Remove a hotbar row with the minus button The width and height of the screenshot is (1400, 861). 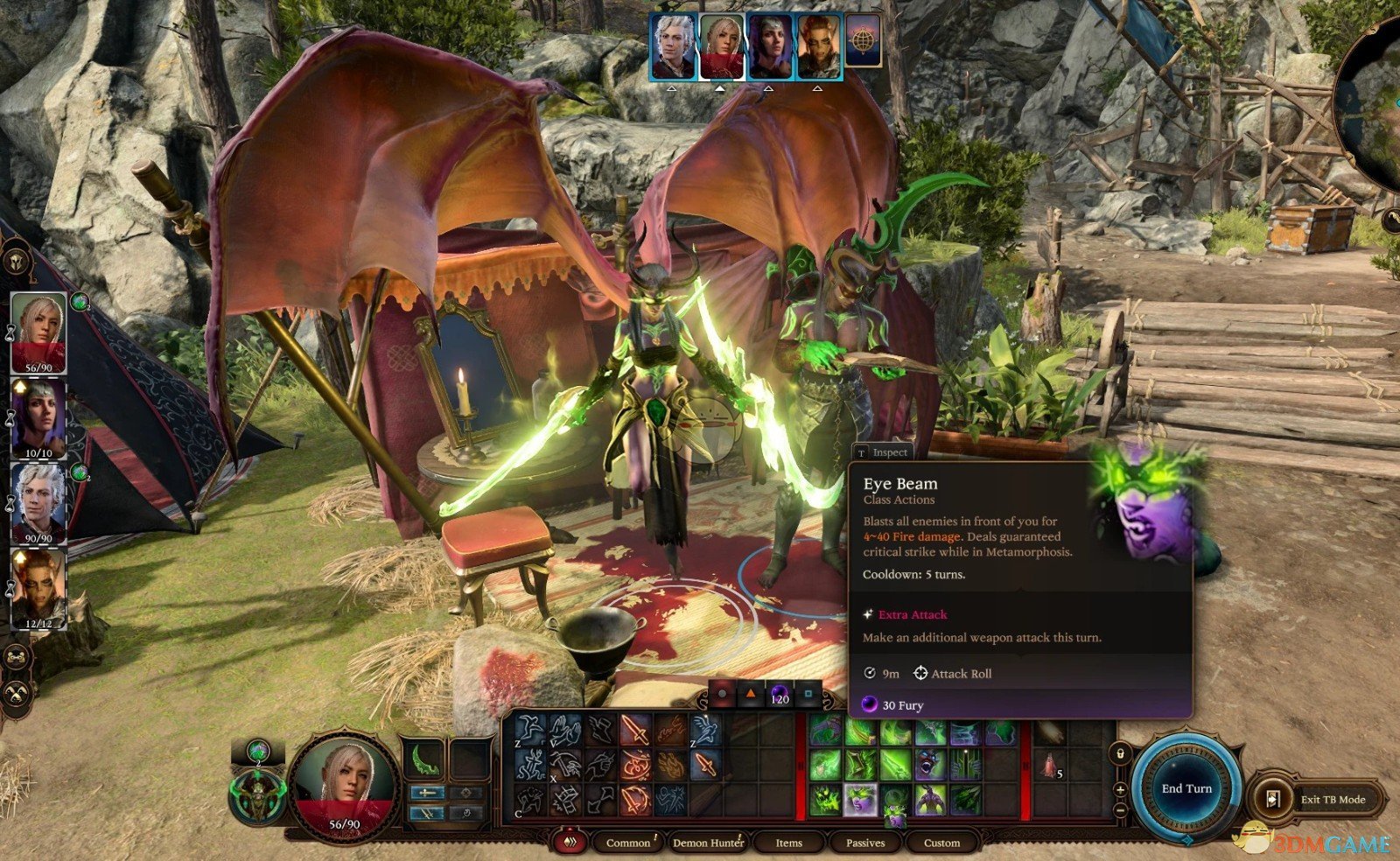pos(1120,809)
